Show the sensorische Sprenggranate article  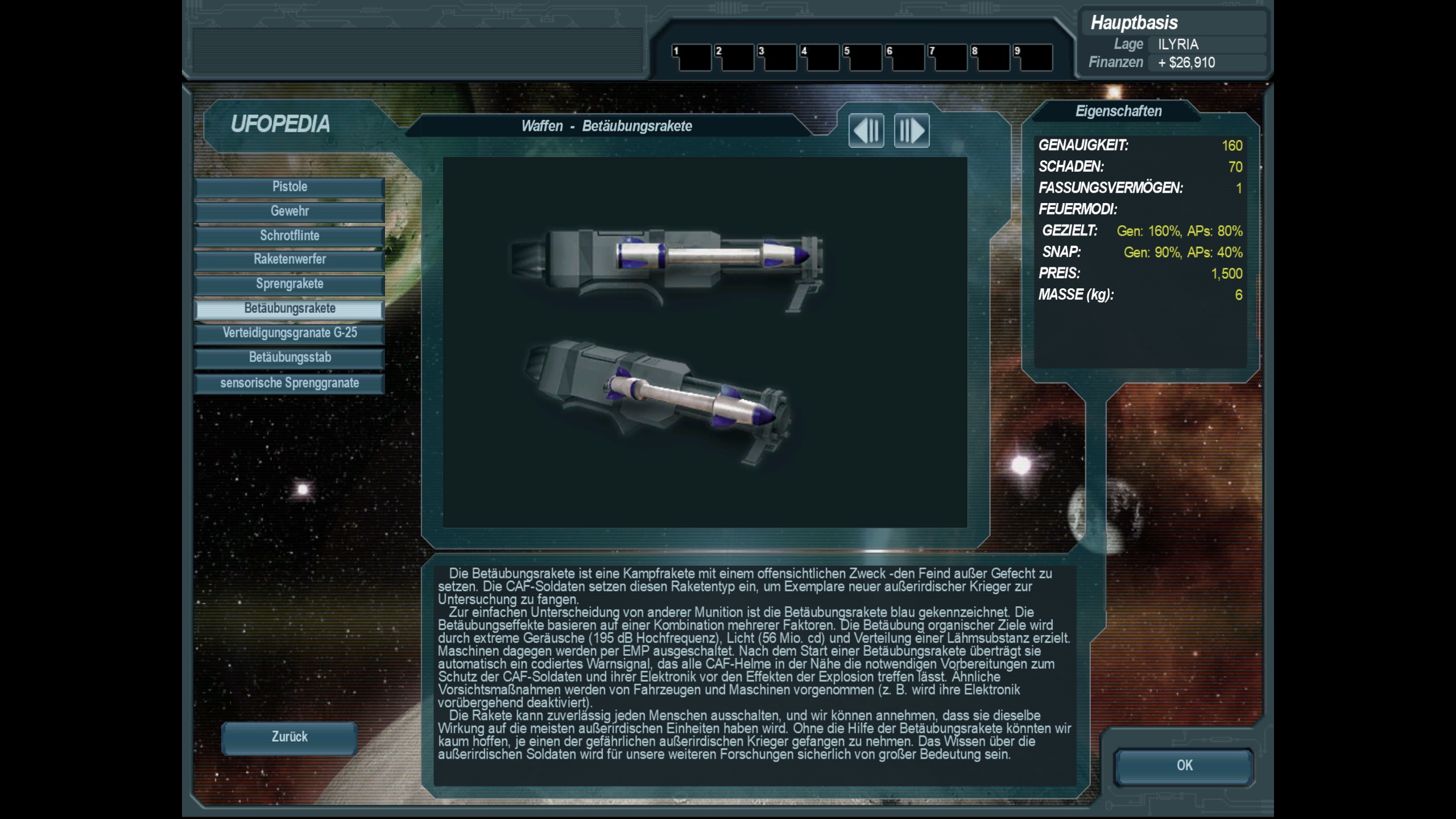(289, 383)
